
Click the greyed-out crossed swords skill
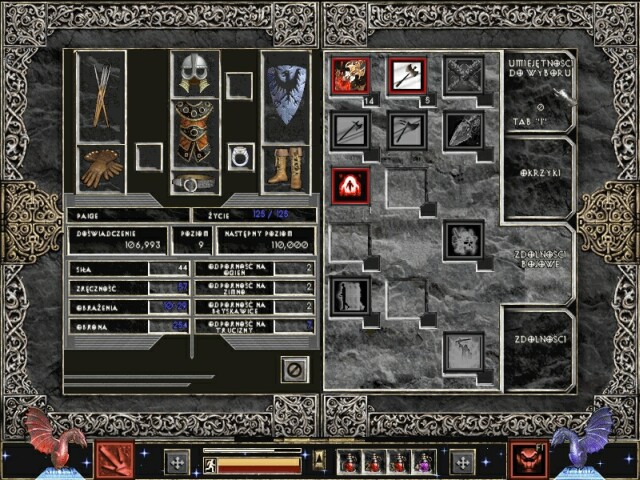pyautogui.click(x=464, y=75)
